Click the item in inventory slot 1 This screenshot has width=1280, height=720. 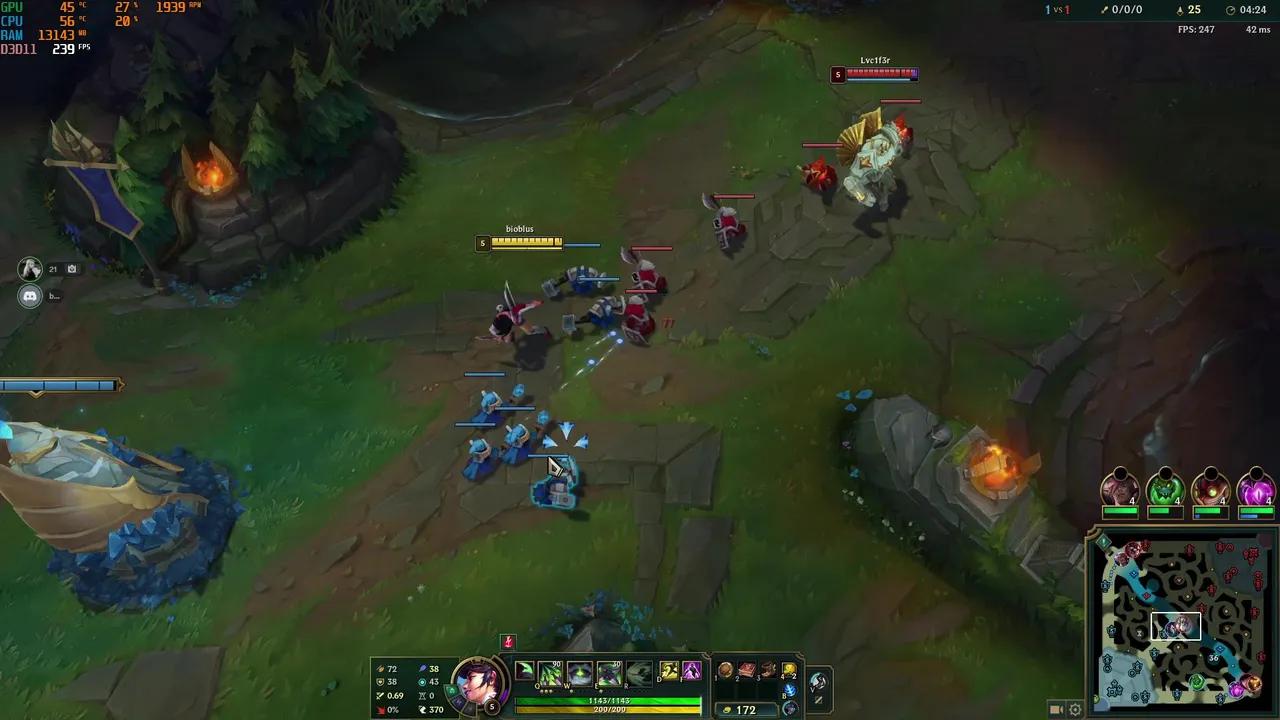(x=724, y=670)
